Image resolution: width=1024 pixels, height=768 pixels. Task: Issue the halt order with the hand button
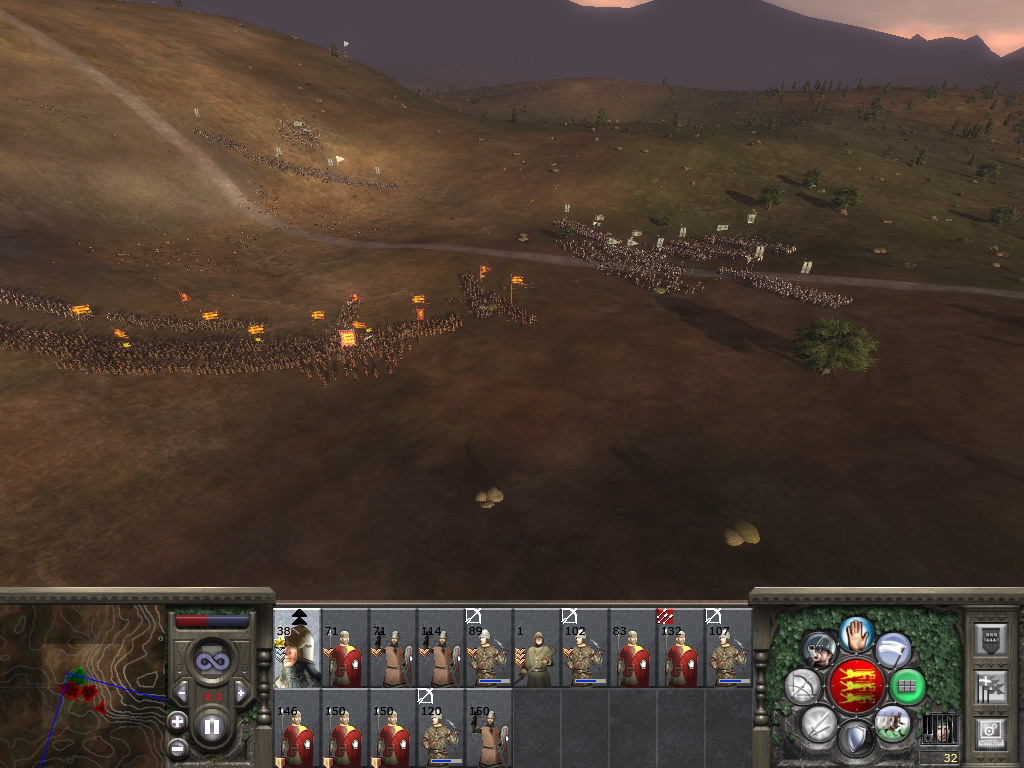(855, 634)
